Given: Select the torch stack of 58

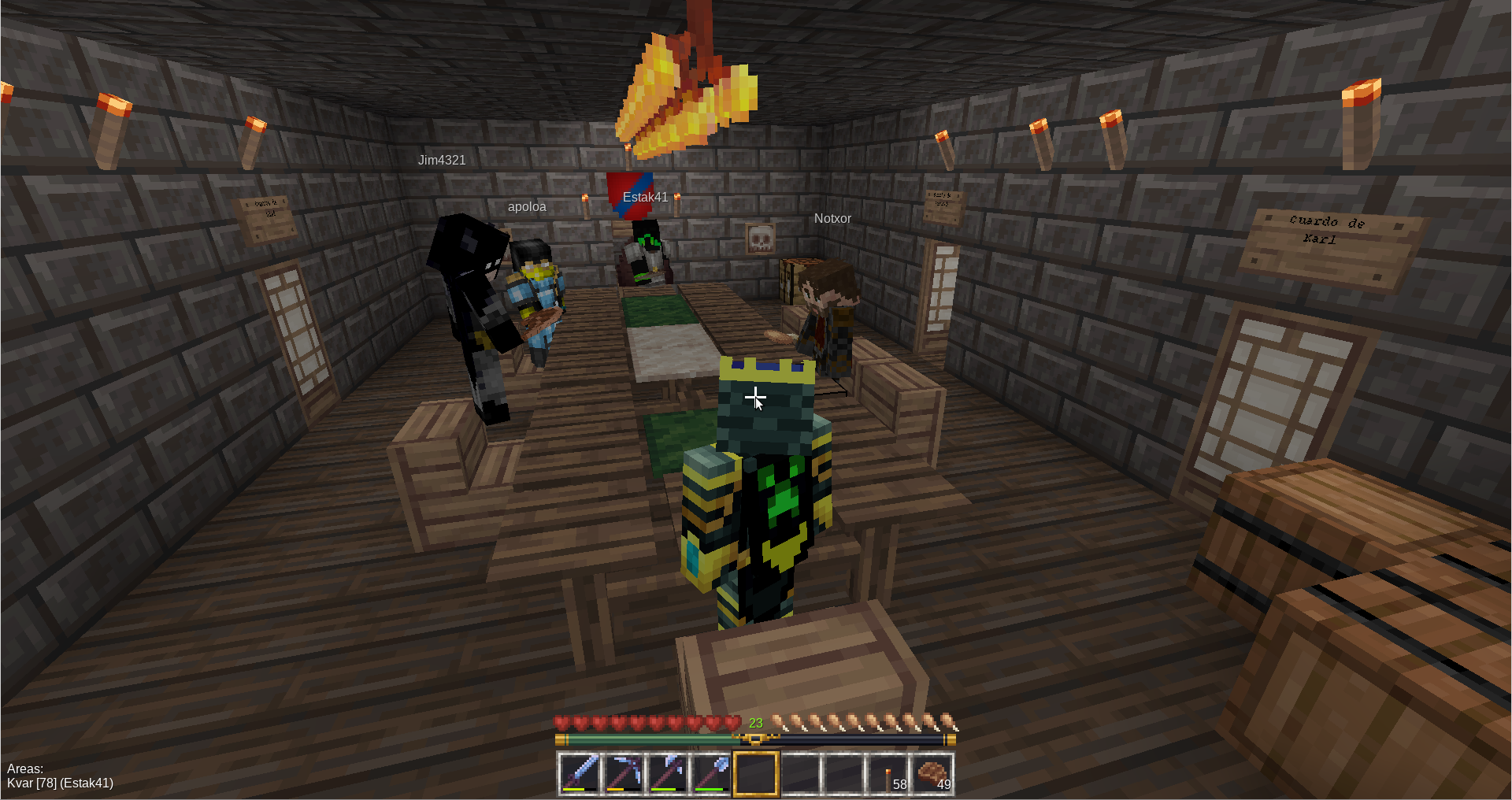Looking at the screenshot, I should (x=888, y=773).
